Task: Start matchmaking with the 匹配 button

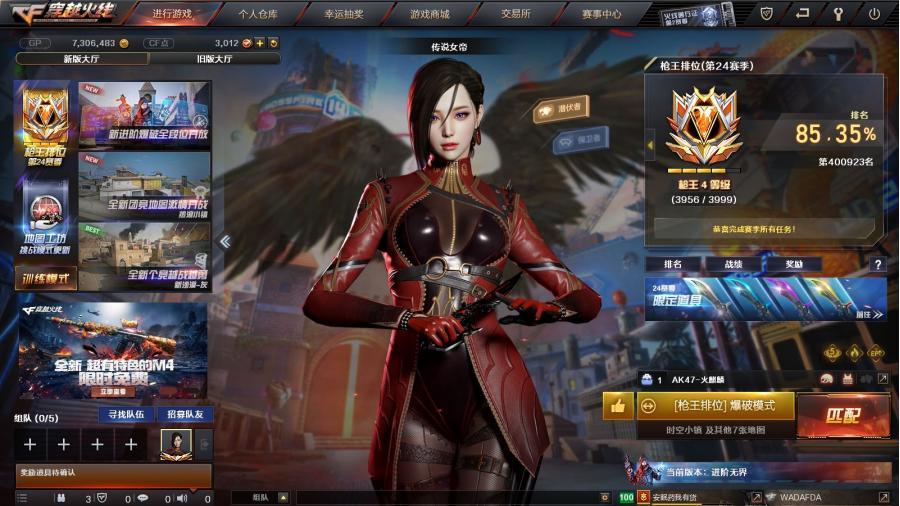Action: click(x=842, y=414)
